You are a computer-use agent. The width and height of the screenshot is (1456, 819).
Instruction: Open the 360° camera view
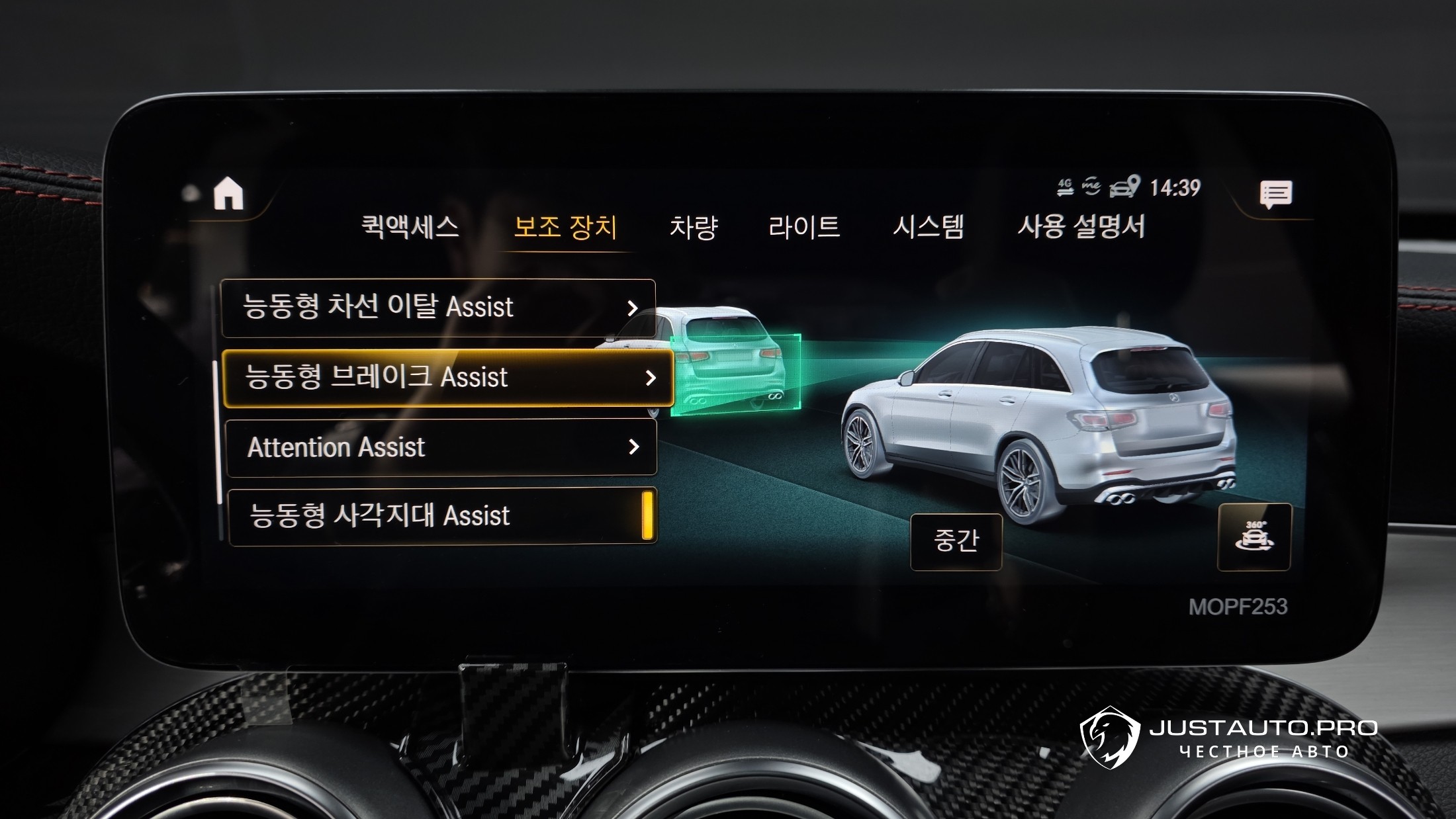pyautogui.click(x=1254, y=537)
